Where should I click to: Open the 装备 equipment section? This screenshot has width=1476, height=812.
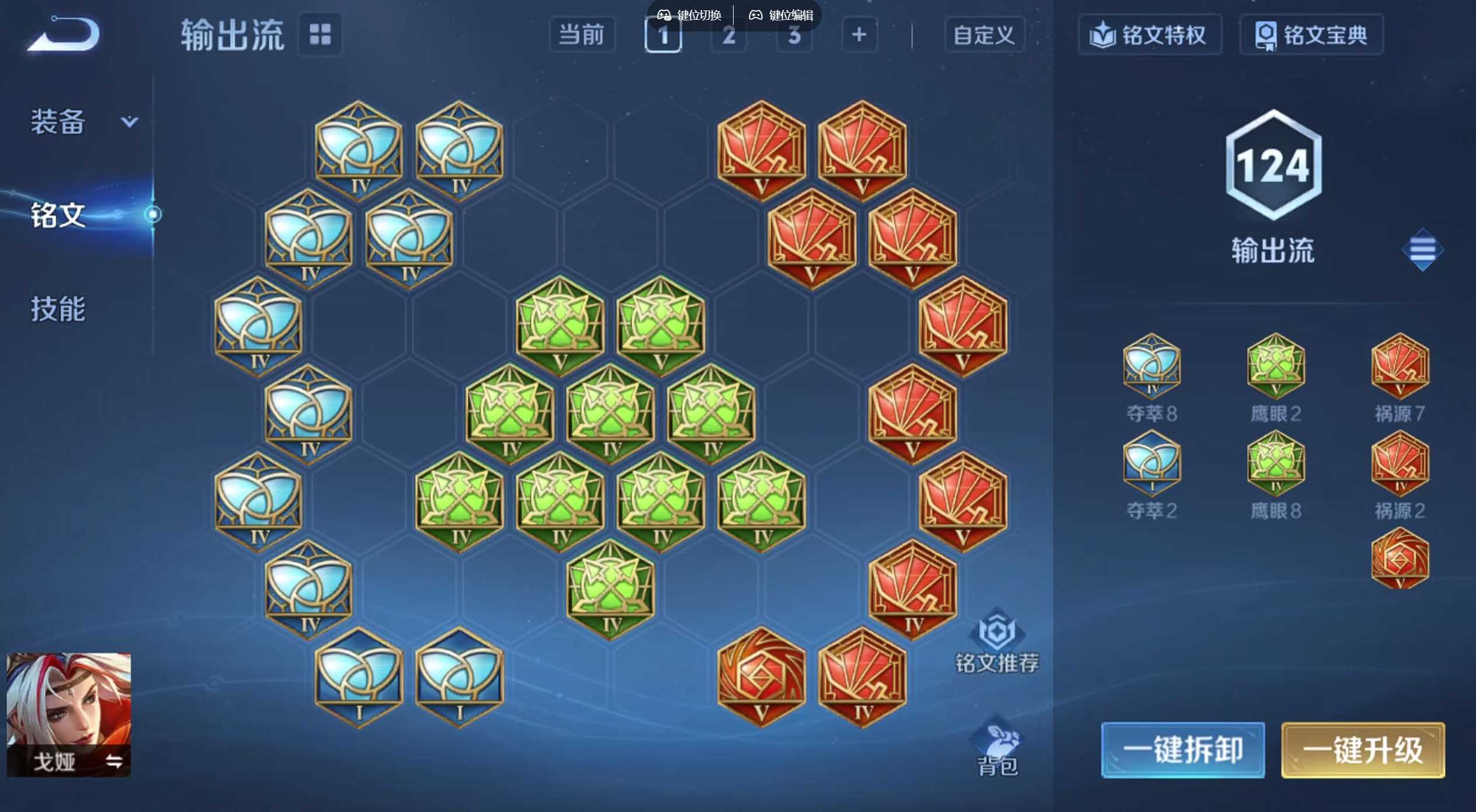[x=82, y=122]
